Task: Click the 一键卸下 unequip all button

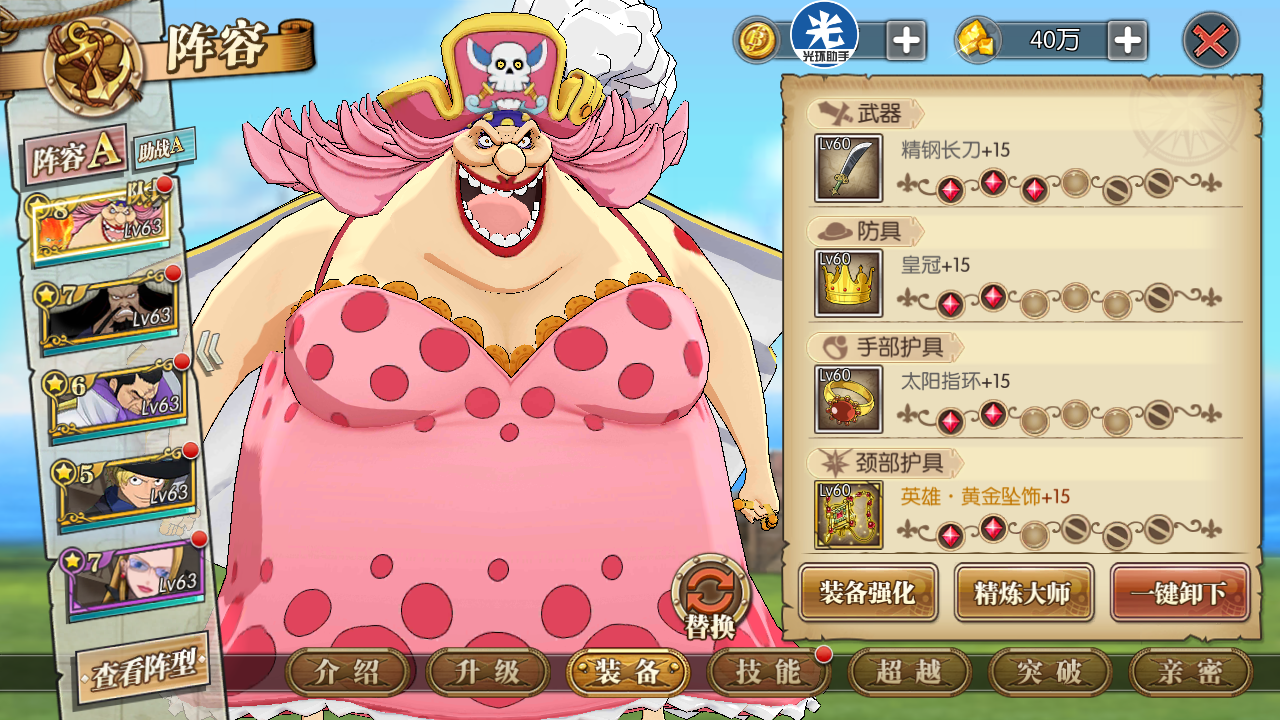Action: point(1180,592)
